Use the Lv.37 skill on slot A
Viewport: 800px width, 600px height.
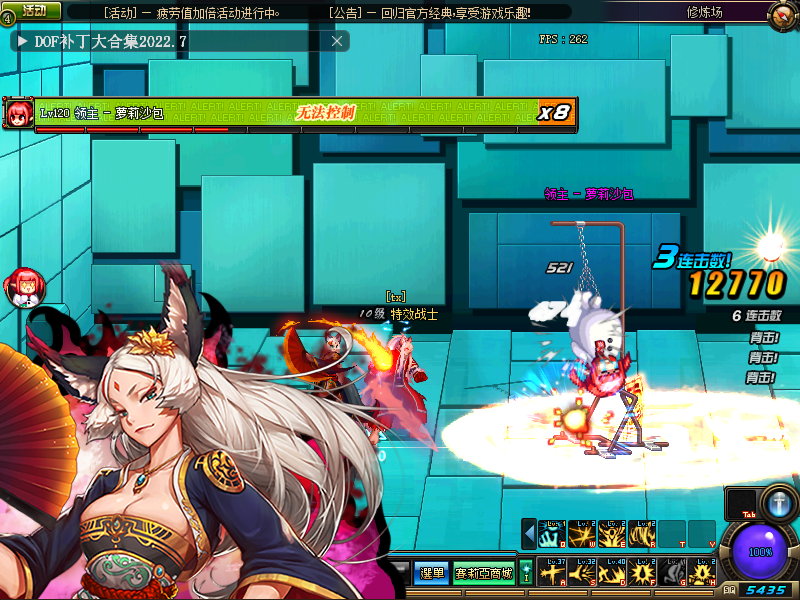tap(552, 572)
